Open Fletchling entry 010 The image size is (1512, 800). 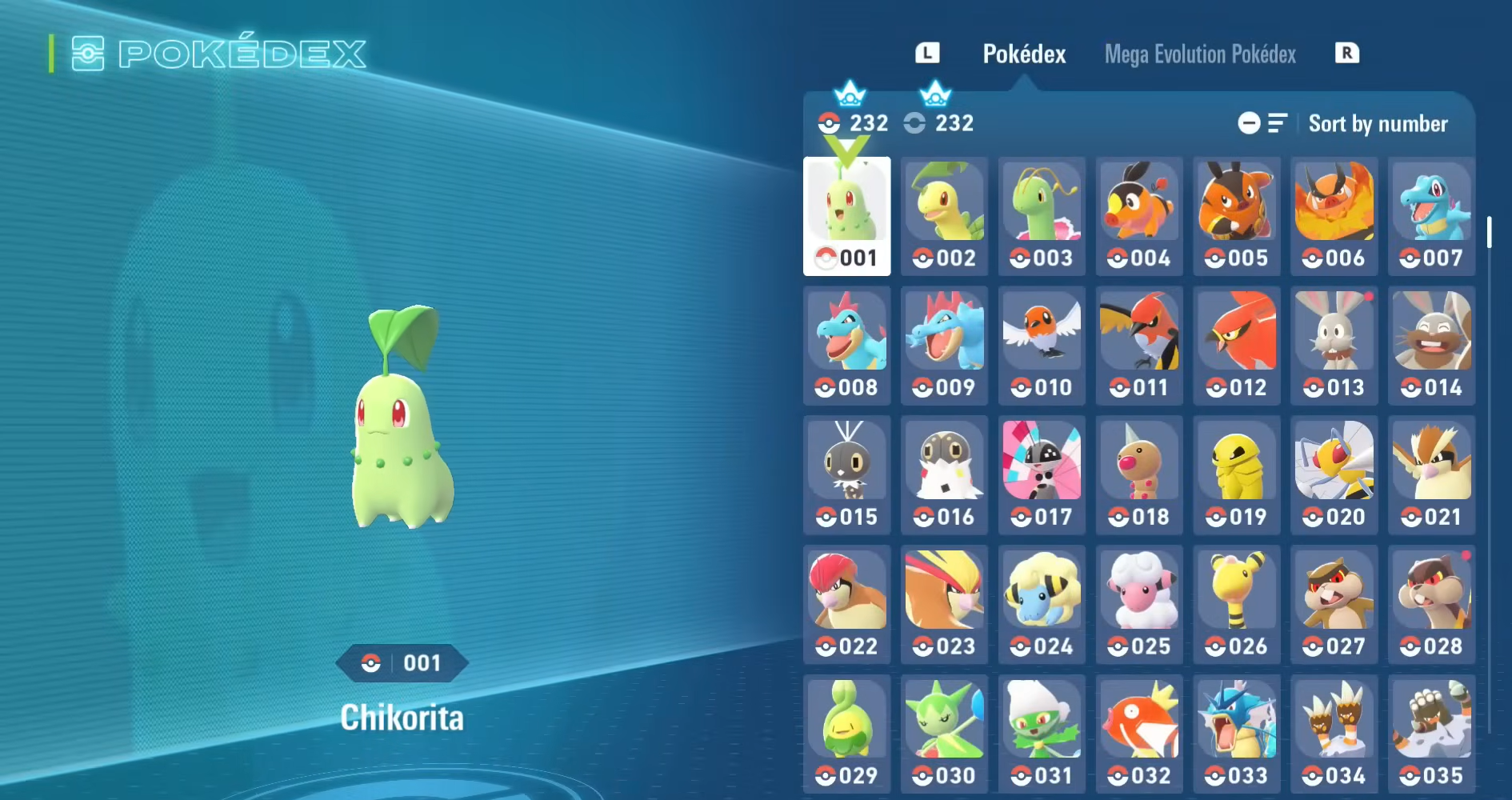(1042, 346)
